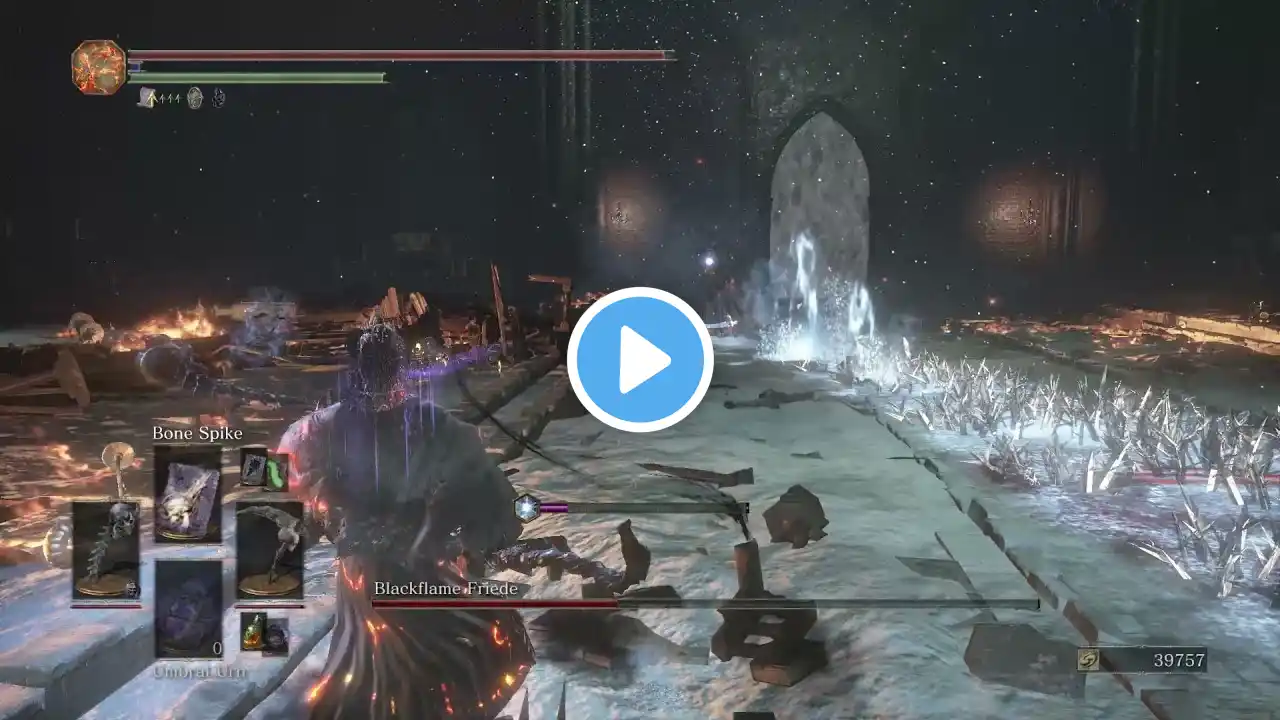Click the souls counter coin icon
This screenshot has width=1280, height=720.
(1091, 660)
